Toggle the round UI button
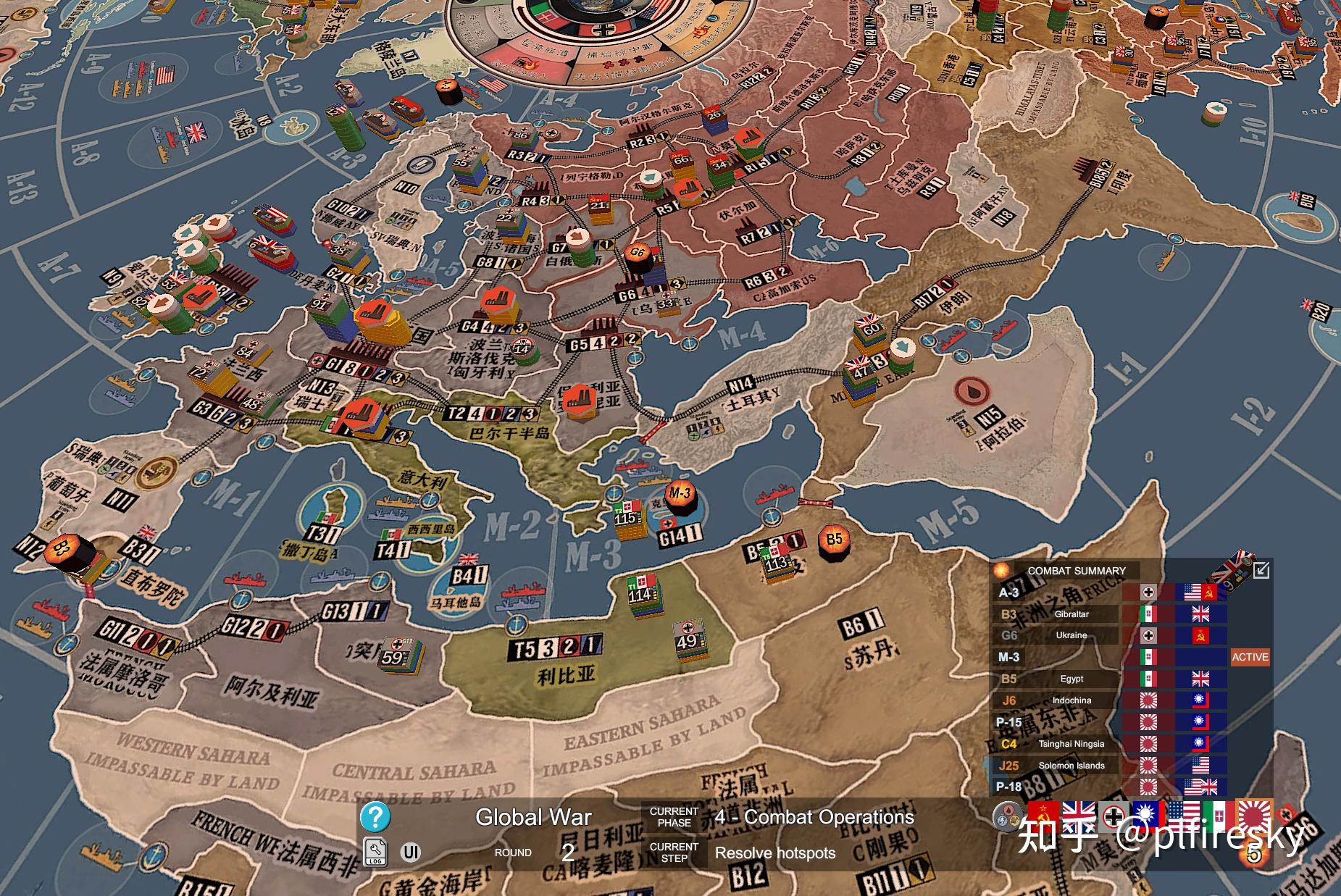Viewport: 1341px width, 896px height. pos(411,853)
